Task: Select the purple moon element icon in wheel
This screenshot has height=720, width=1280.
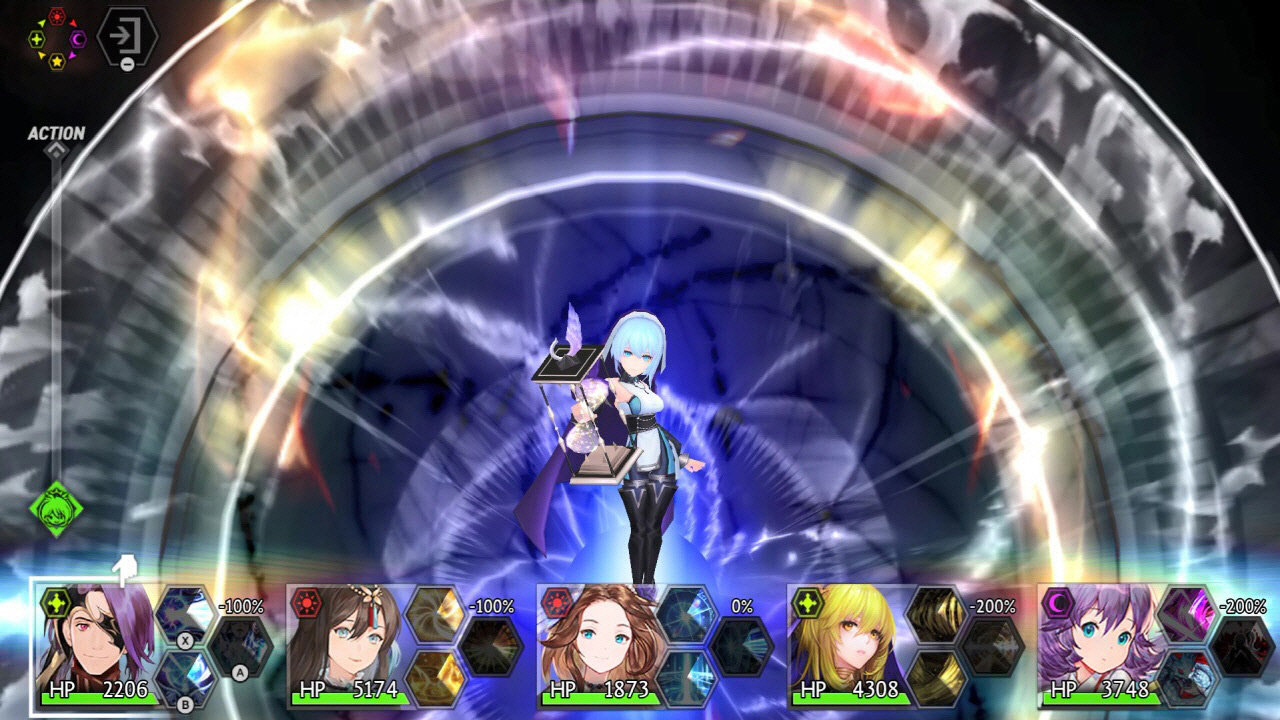Action: coord(77,39)
